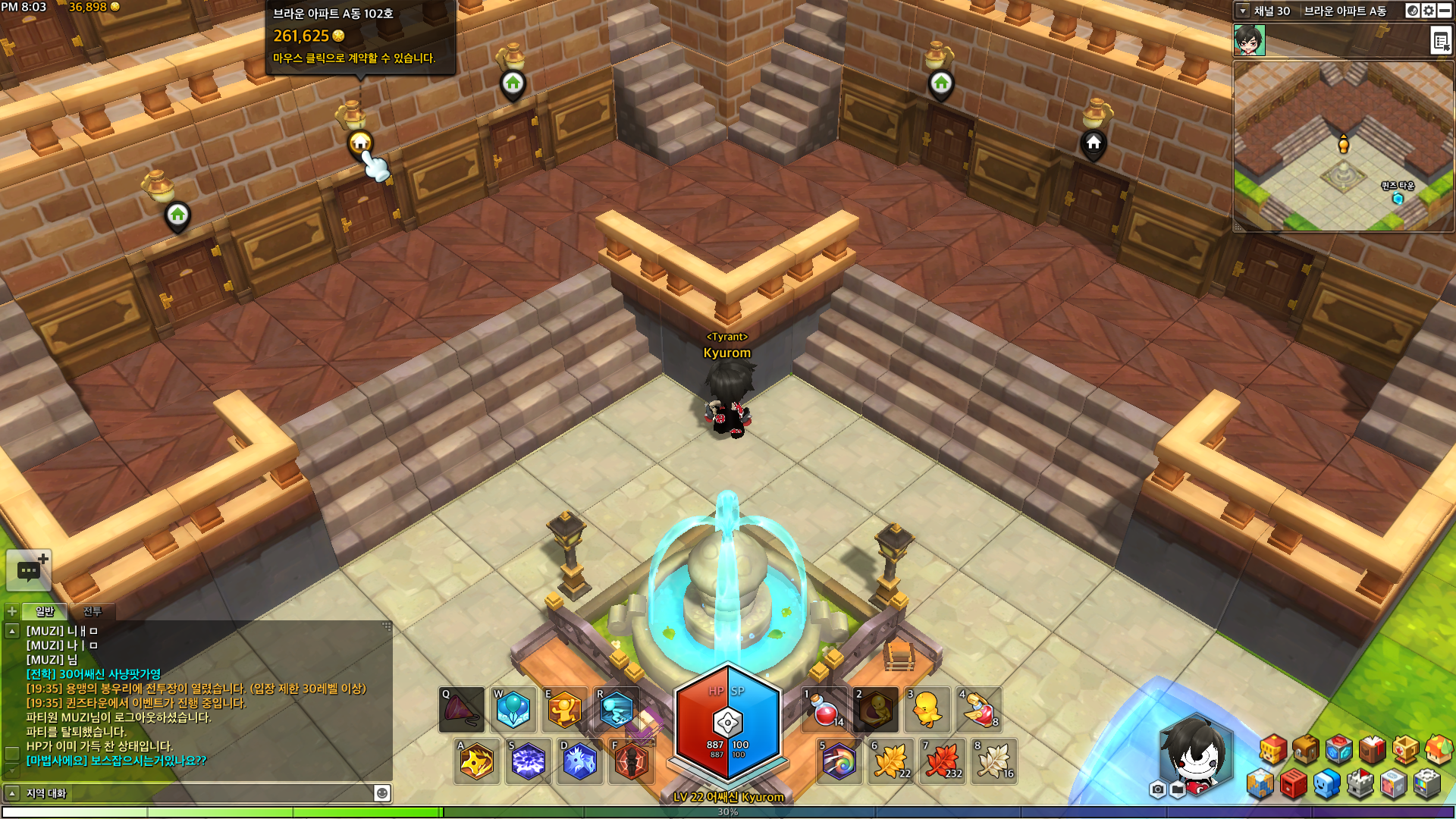Open the channel dropdown next to 채널 30
The height and width of the screenshot is (819, 1456).
1242,11
